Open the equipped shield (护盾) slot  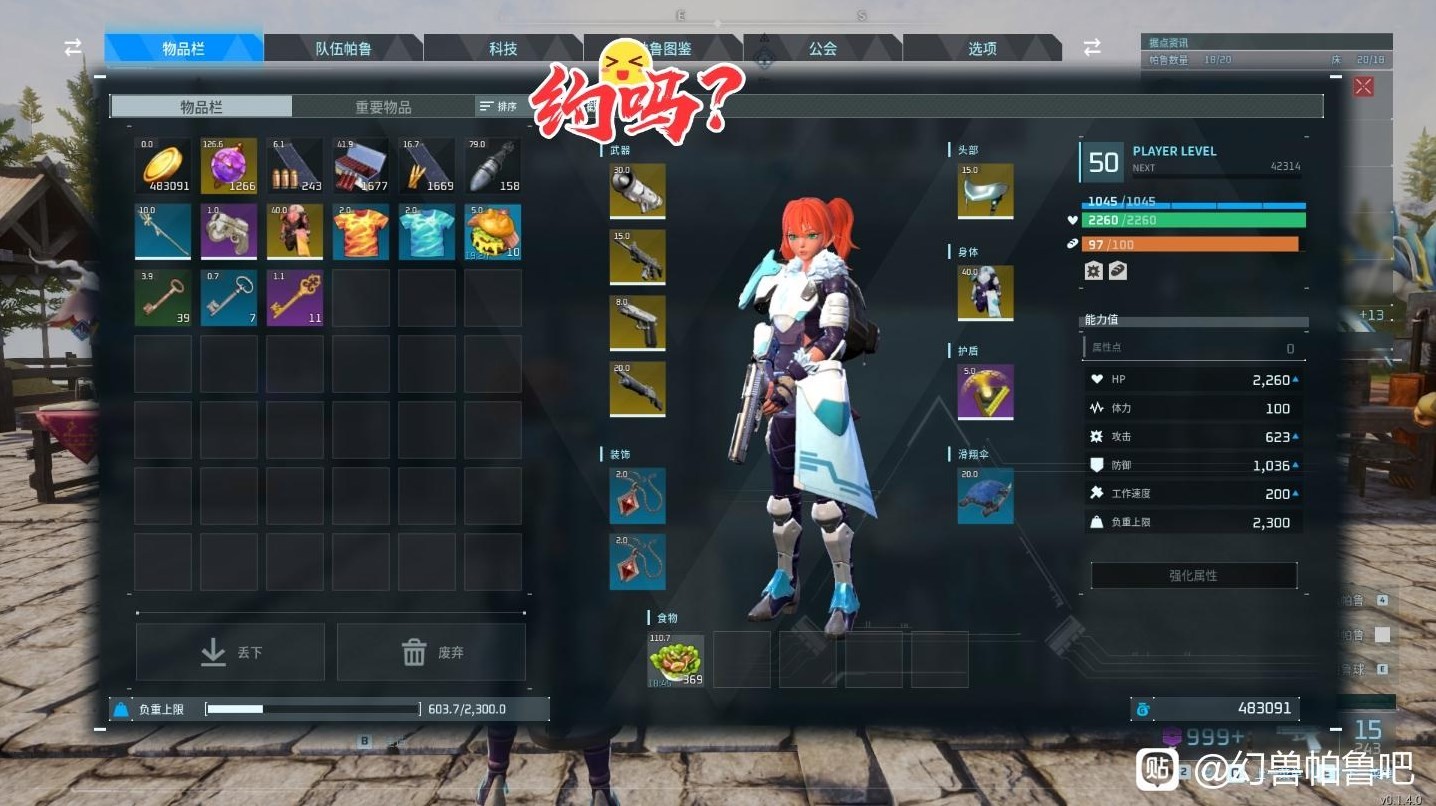(985, 393)
